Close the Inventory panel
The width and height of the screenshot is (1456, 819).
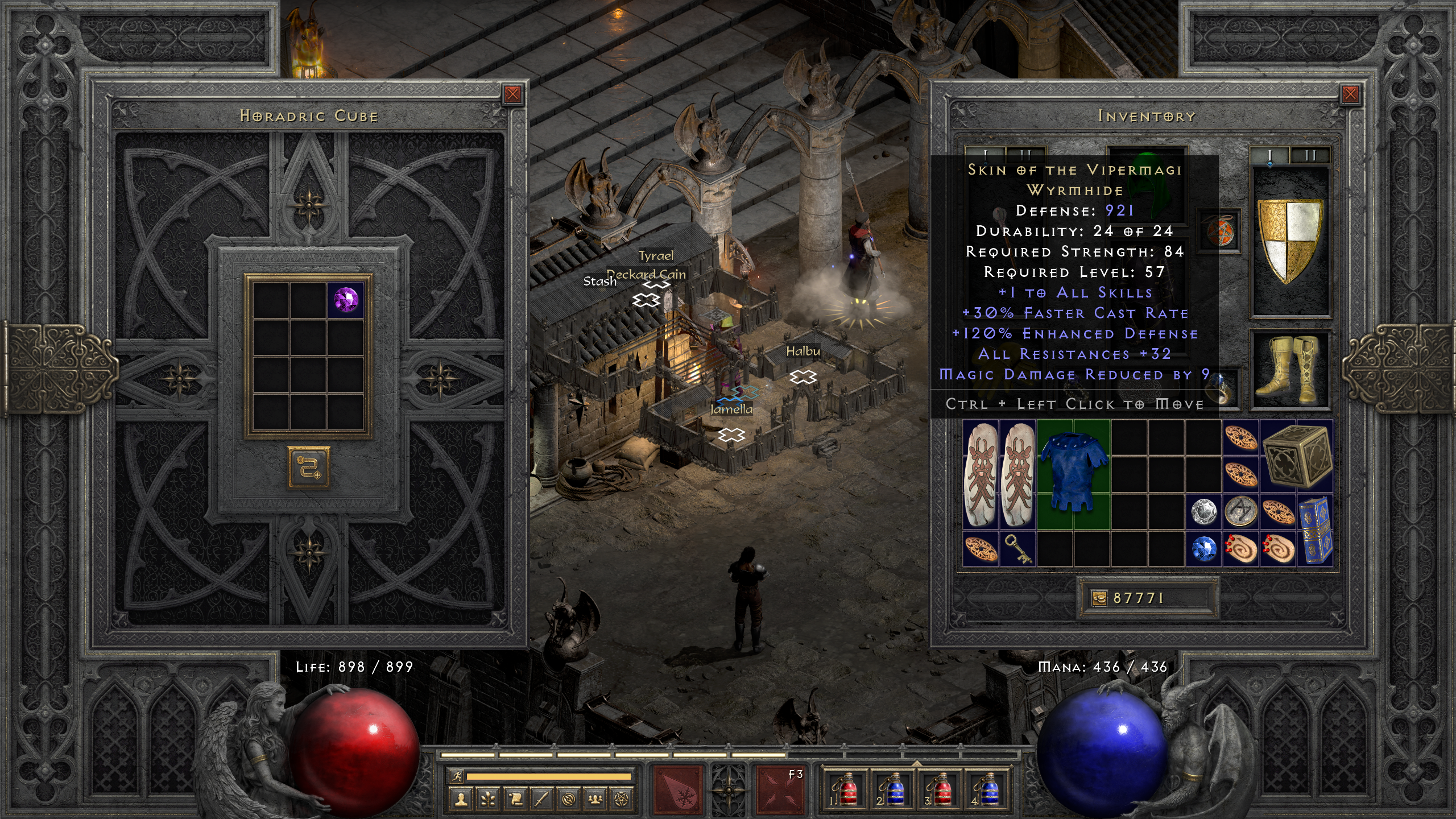(1350, 94)
